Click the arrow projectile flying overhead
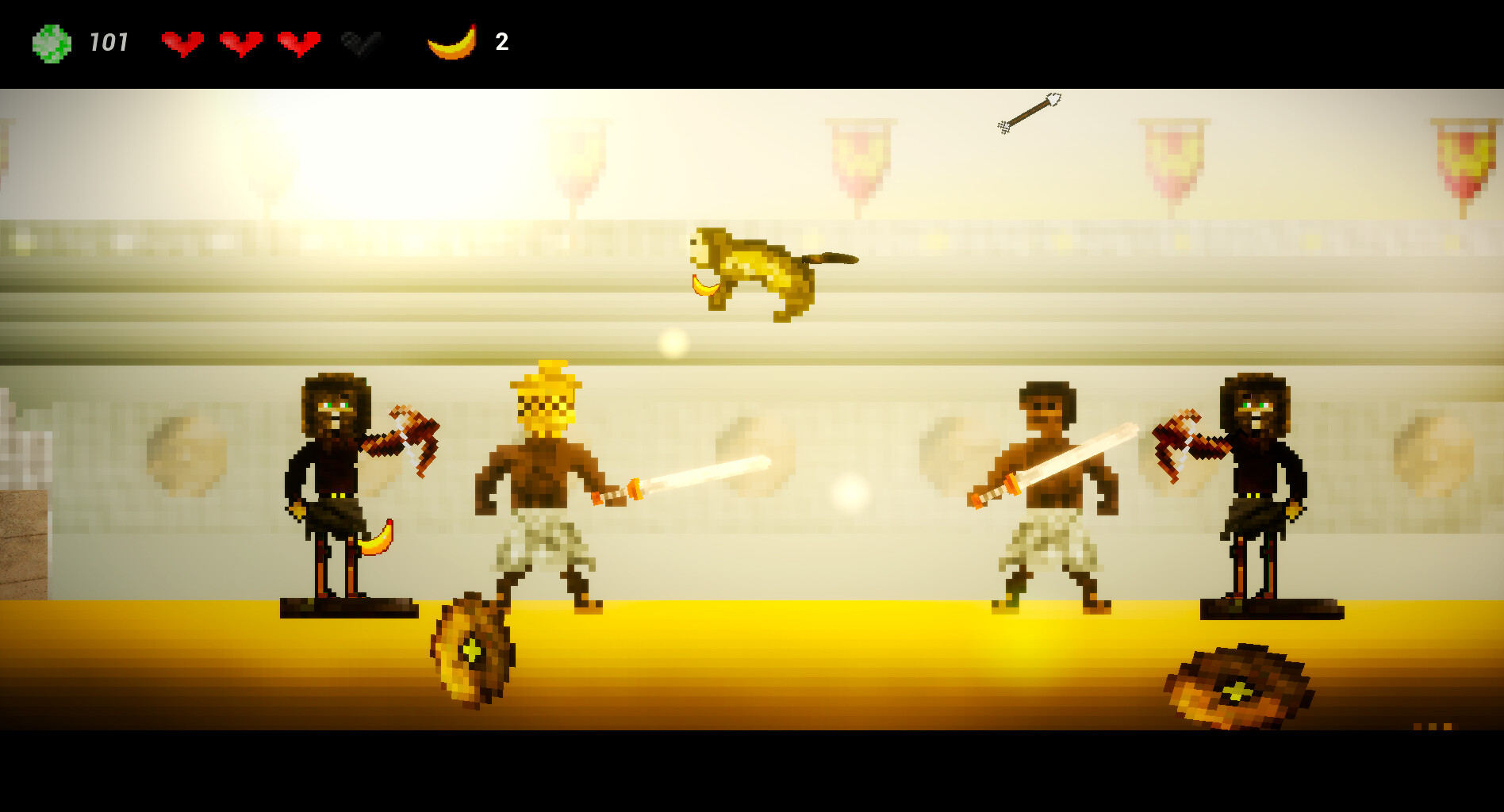This screenshot has height=812, width=1504. (1030, 113)
